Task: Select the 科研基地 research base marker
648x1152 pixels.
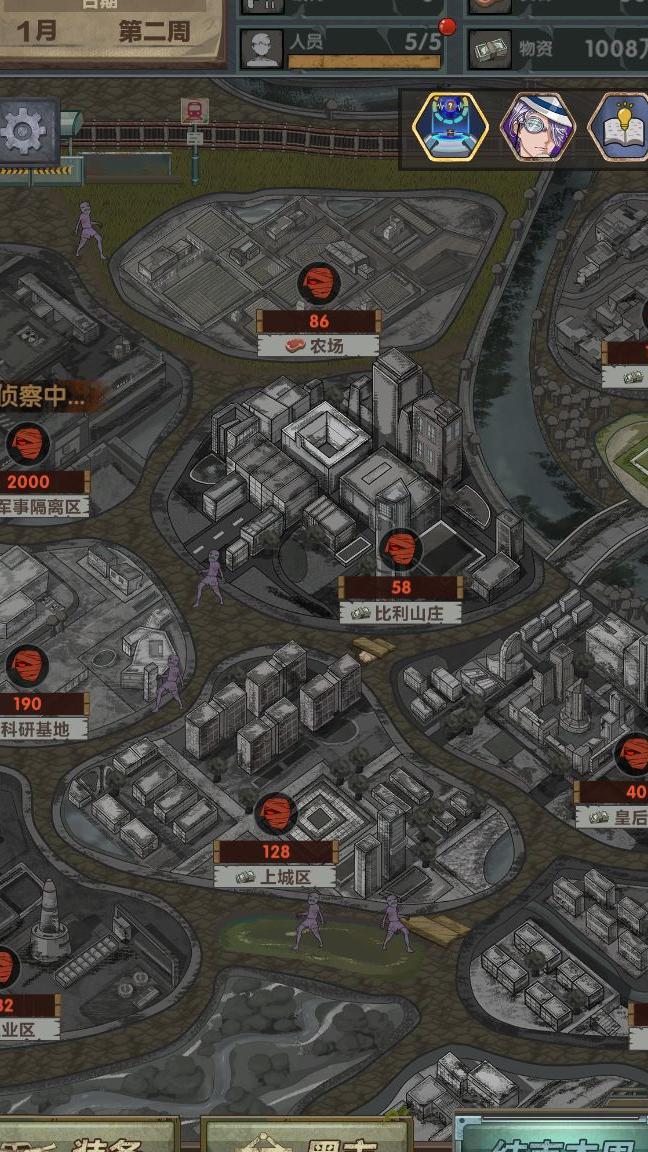Action: click(28, 667)
